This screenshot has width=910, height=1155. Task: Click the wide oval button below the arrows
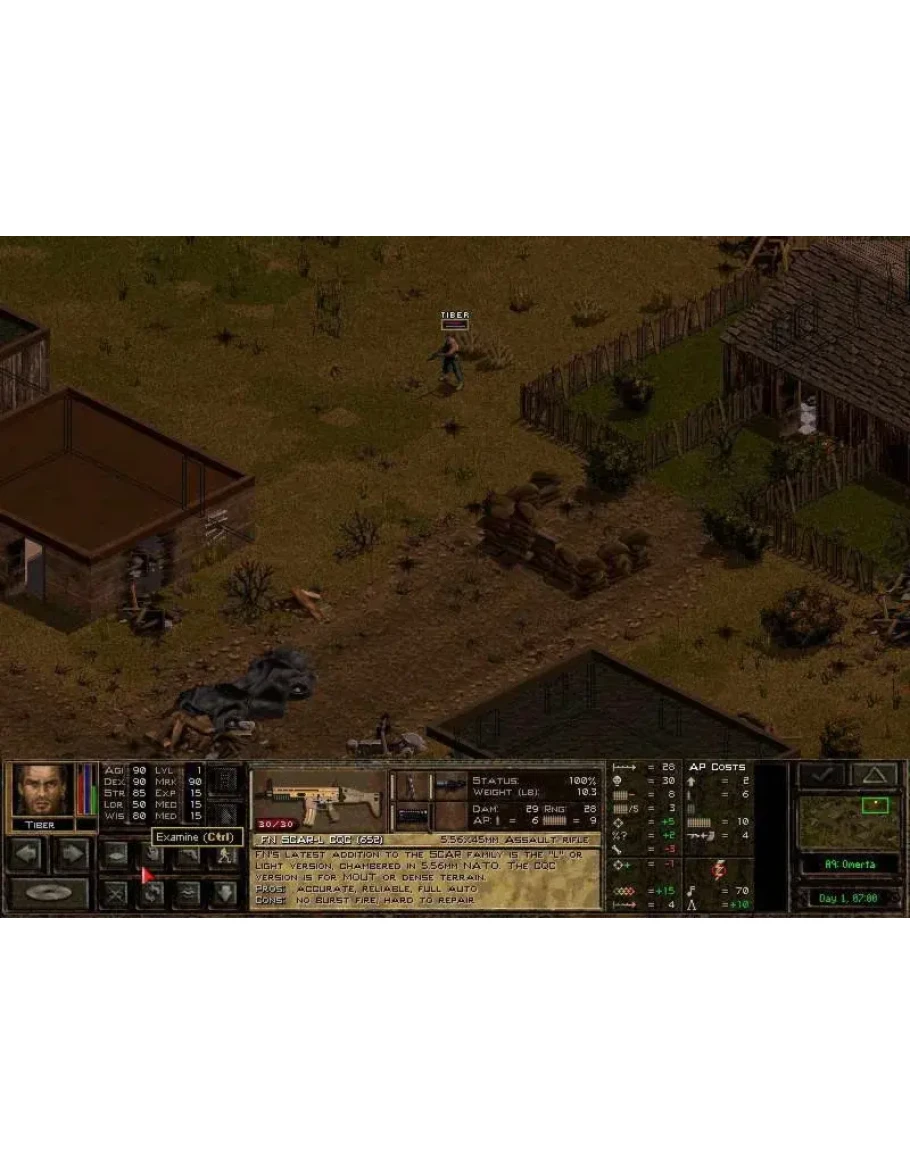point(49,892)
